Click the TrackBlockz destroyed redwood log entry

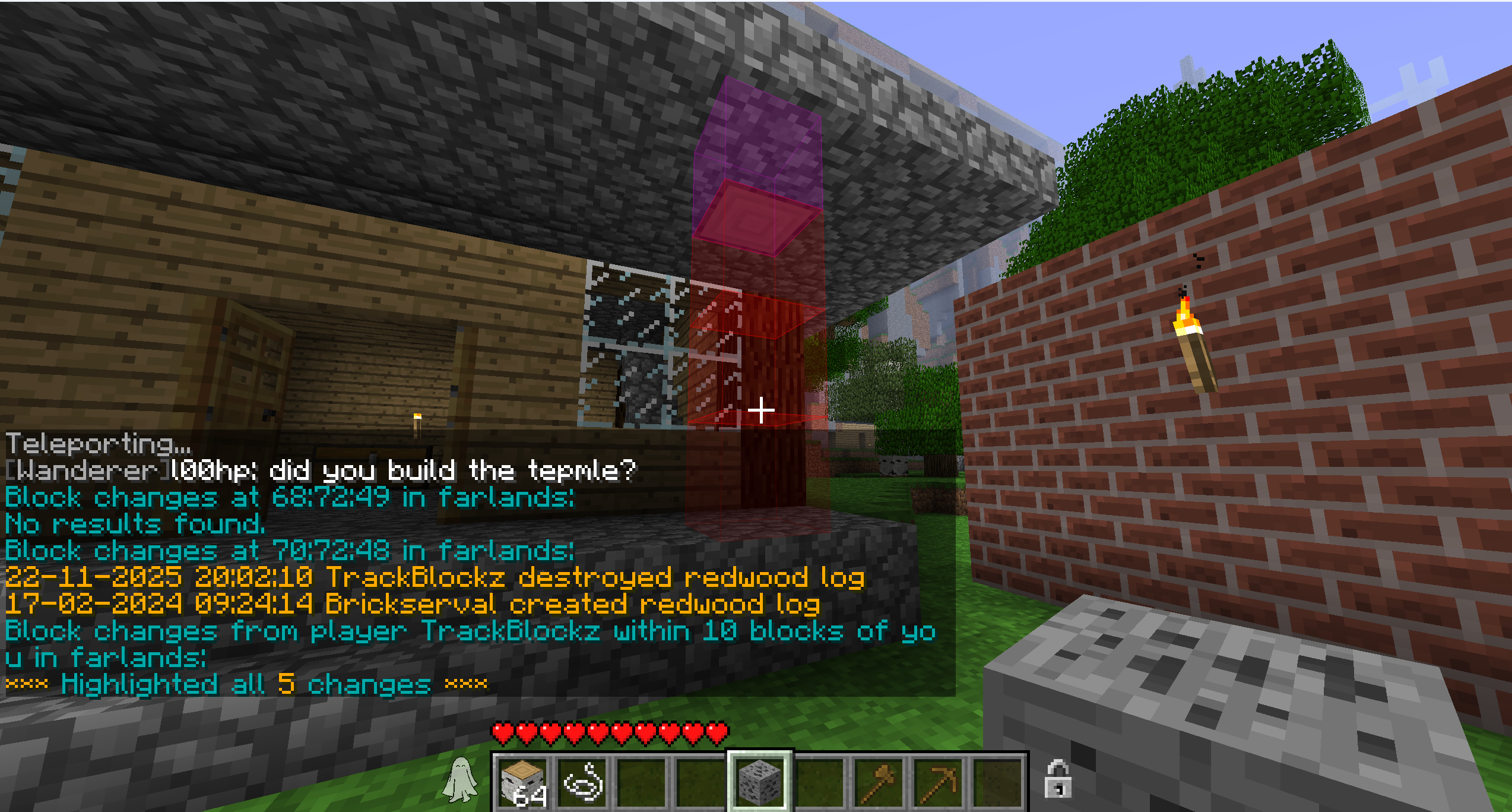435,577
